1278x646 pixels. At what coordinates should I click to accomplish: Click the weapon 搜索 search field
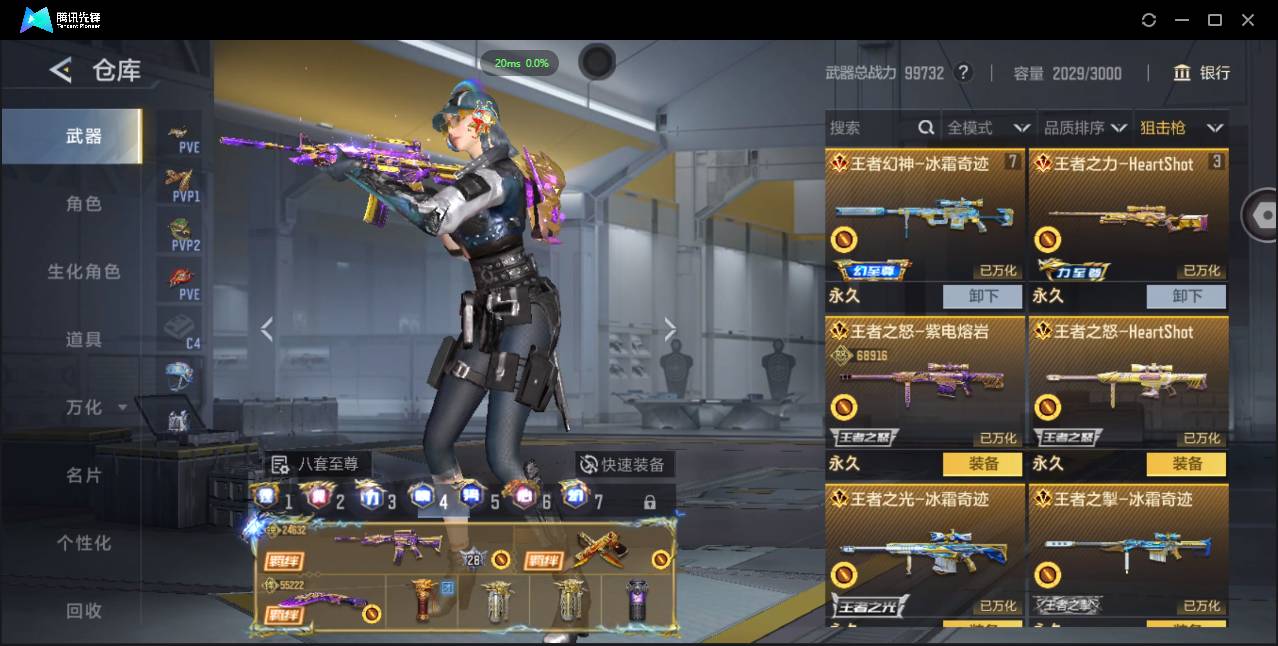(870, 128)
